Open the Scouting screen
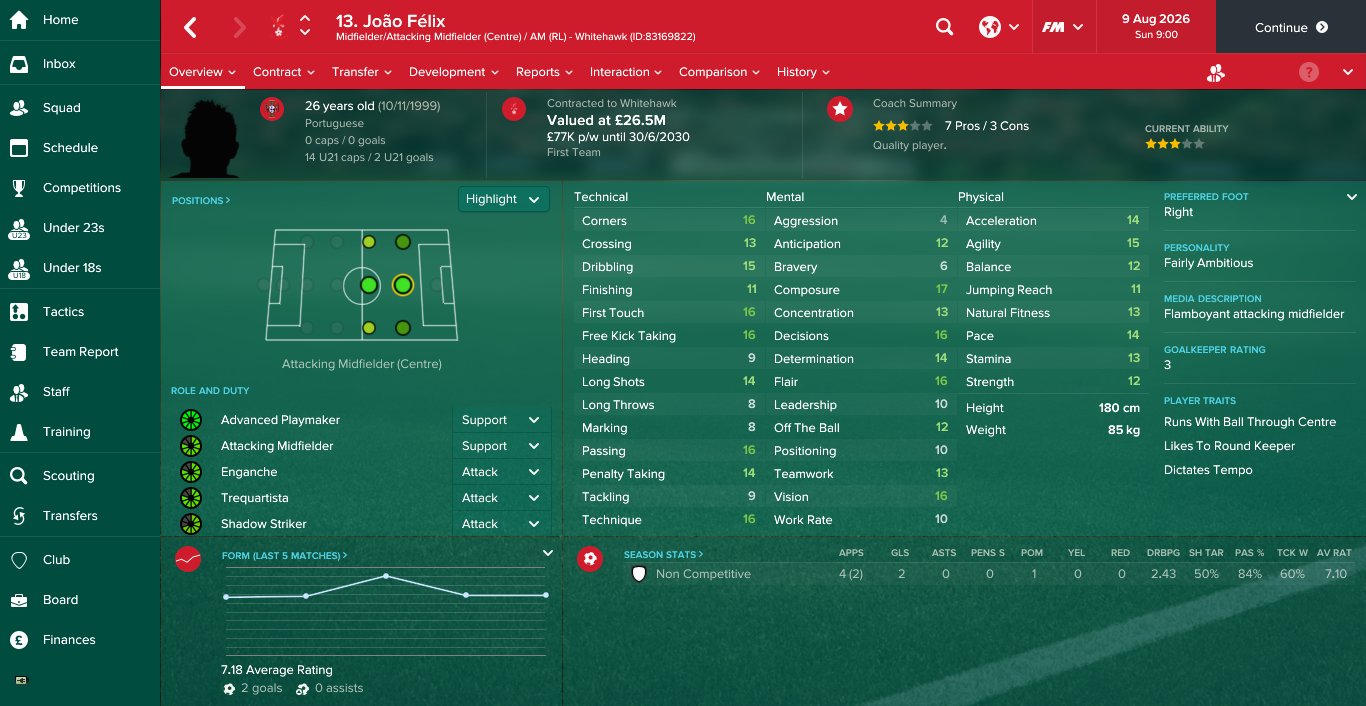 [x=68, y=476]
